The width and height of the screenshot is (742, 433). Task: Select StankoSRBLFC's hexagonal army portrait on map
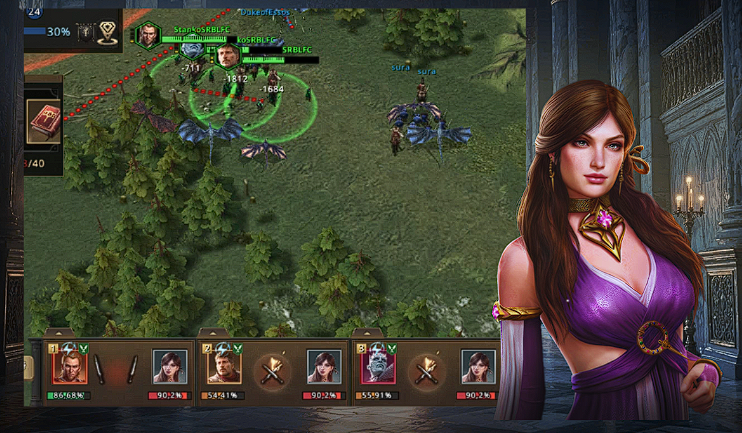[148, 36]
